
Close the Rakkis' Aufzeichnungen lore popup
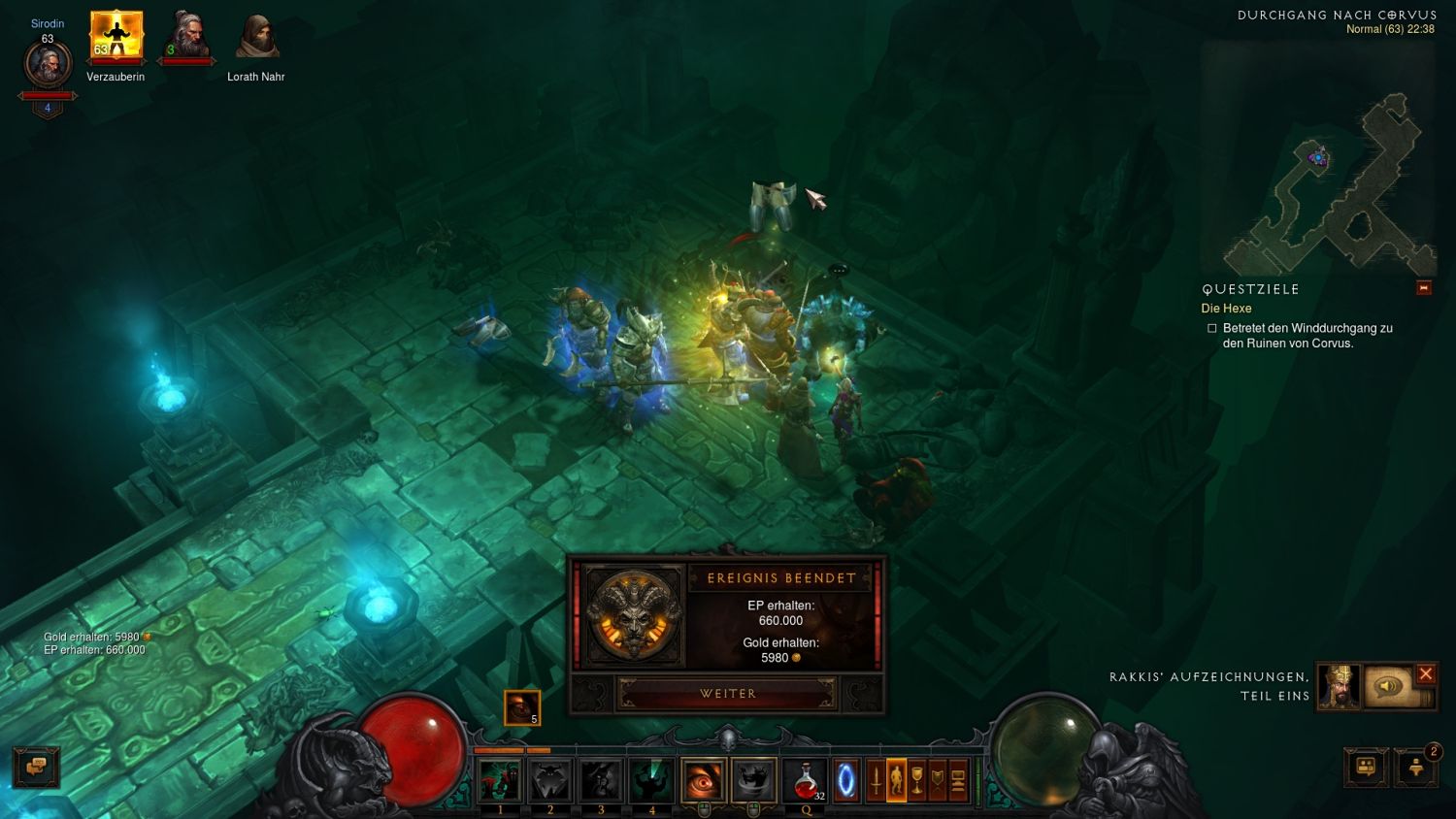(x=1425, y=673)
